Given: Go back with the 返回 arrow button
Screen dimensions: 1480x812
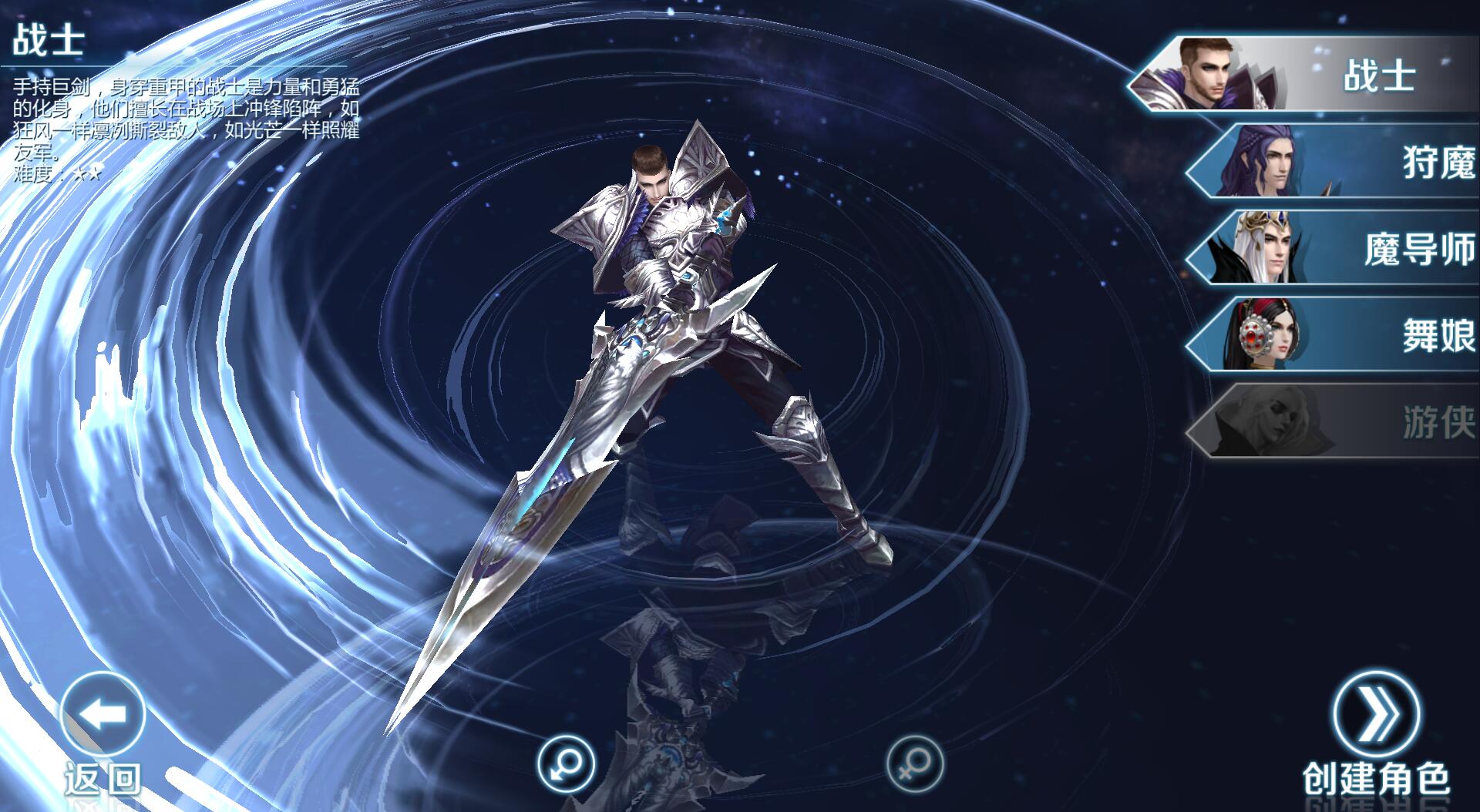Looking at the screenshot, I should [103, 715].
